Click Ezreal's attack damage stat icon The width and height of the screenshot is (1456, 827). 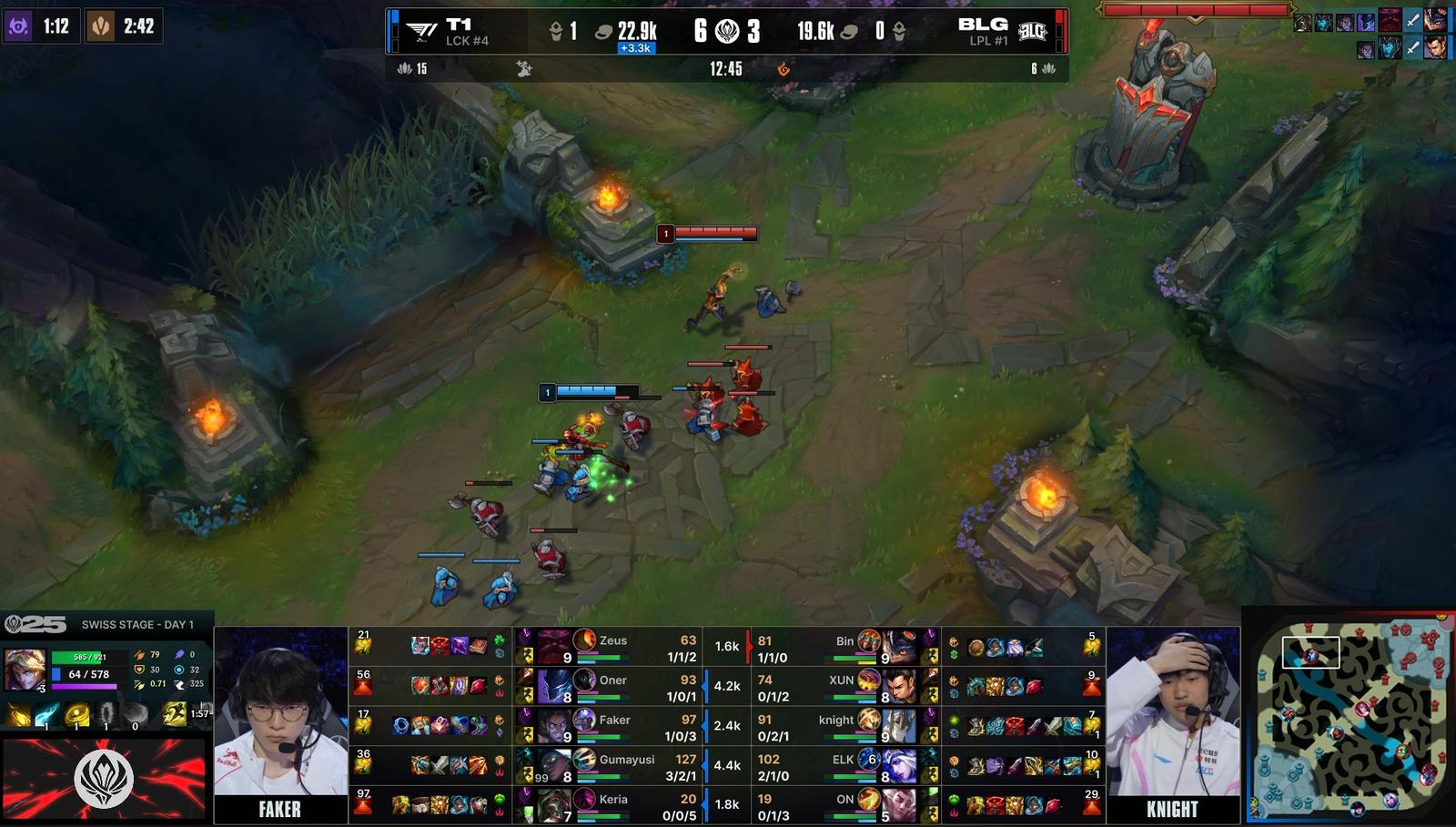(138, 656)
